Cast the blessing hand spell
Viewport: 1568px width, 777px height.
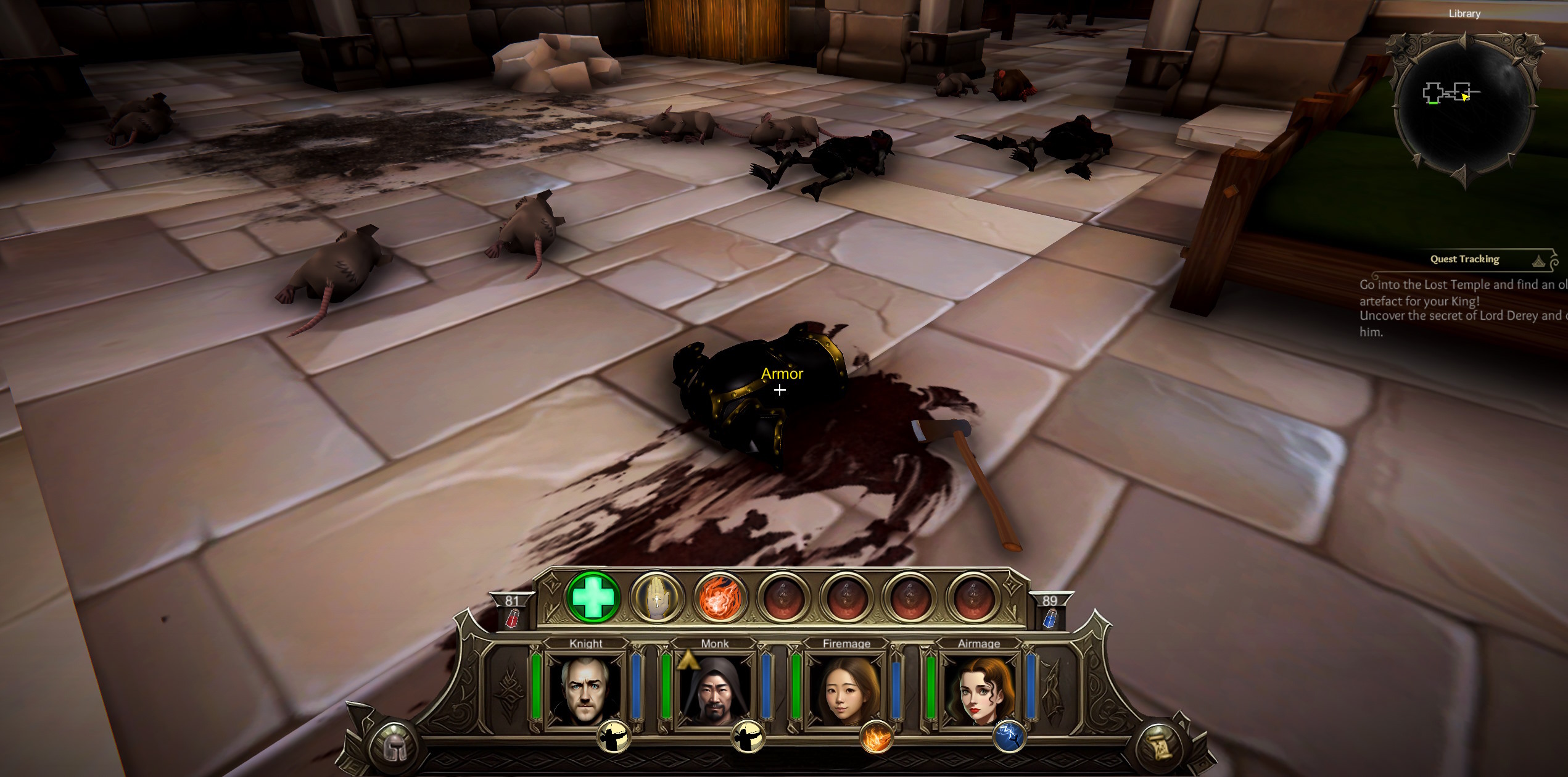(x=656, y=597)
